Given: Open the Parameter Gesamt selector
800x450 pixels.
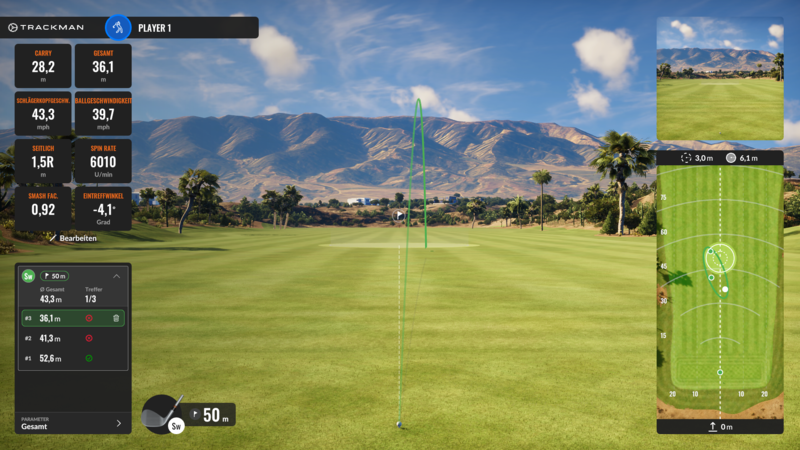Looking at the screenshot, I should [x=73, y=423].
